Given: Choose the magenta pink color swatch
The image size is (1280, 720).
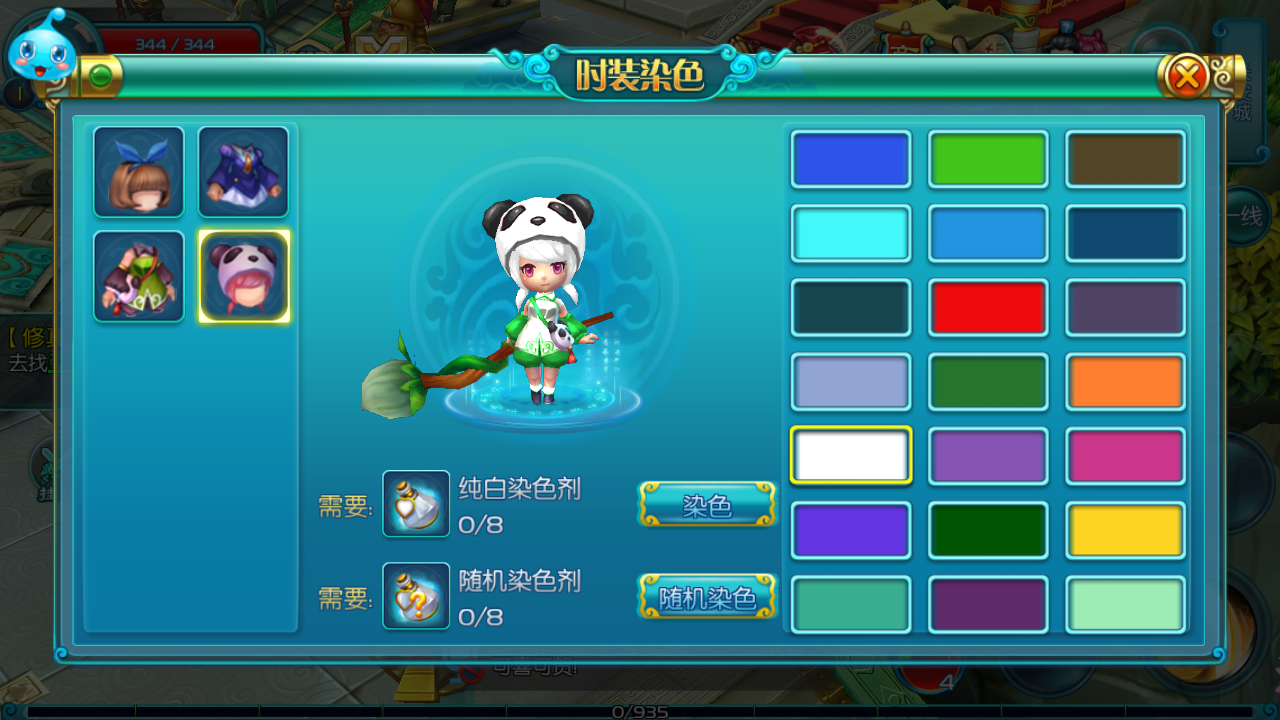Looking at the screenshot, I should [1125, 455].
